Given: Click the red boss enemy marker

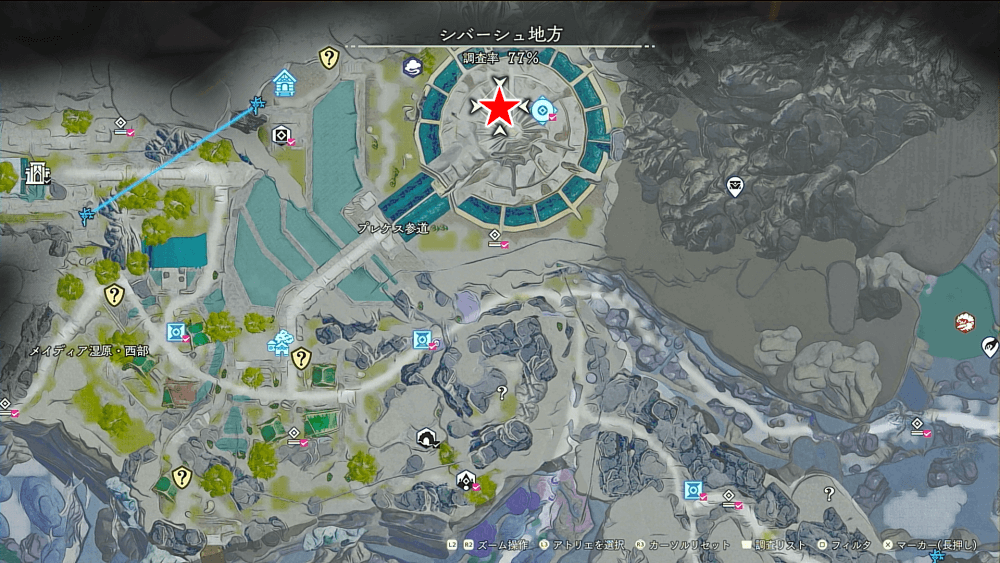Looking at the screenshot, I should coord(965,322).
